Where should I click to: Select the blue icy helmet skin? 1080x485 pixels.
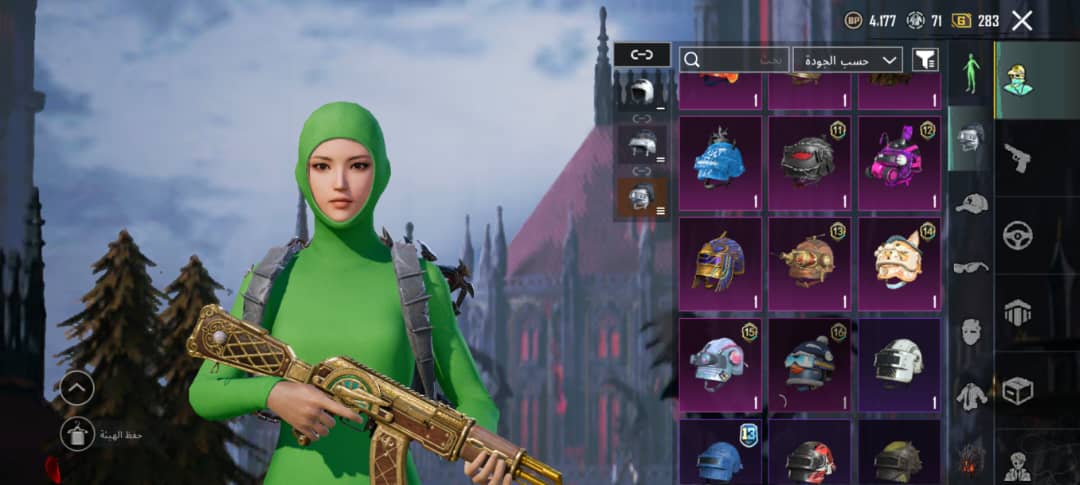coord(719,163)
